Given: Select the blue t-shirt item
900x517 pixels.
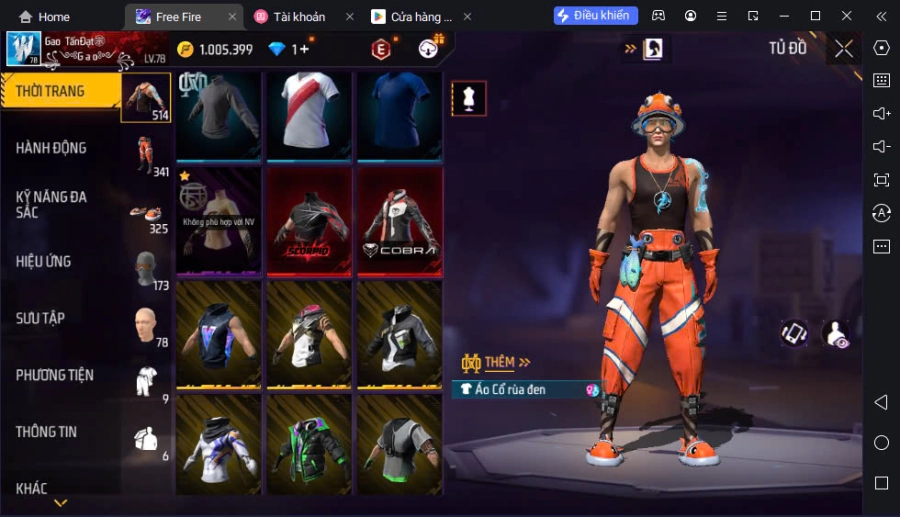Looking at the screenshot, I should pyautogui.click(x=399, y=113).
